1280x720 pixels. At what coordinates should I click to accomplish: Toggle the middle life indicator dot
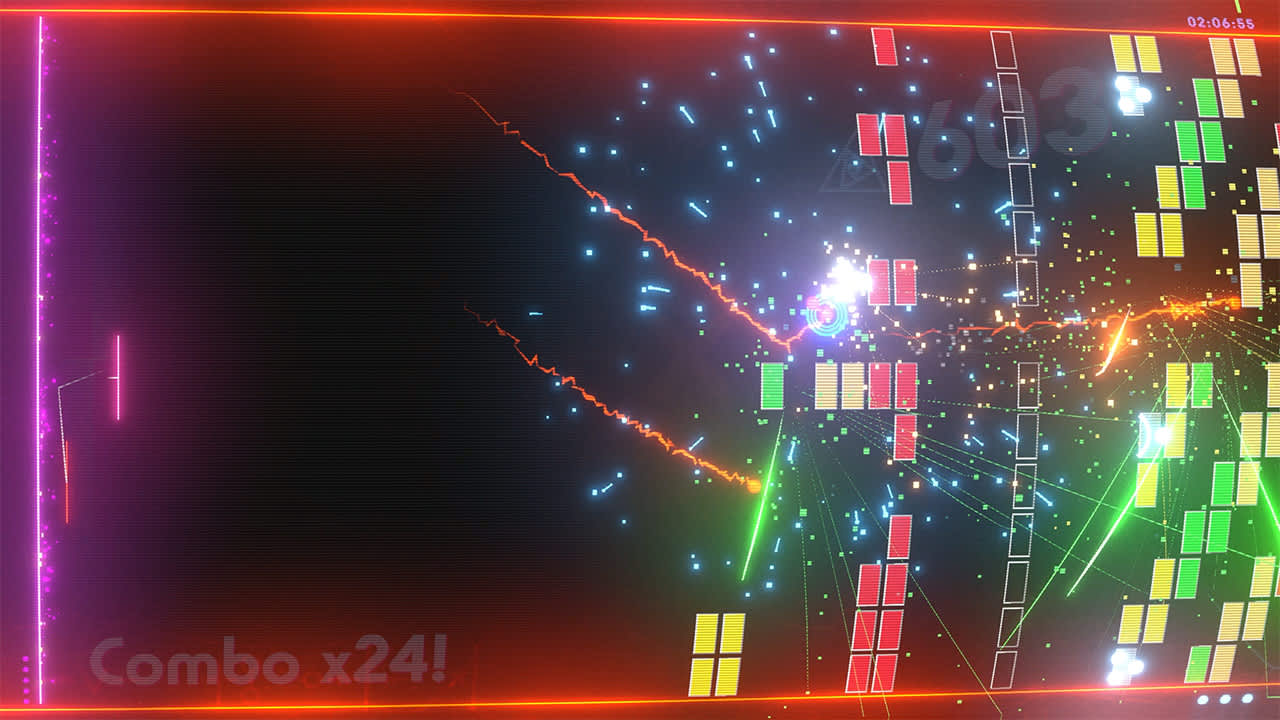[1224, 699]
